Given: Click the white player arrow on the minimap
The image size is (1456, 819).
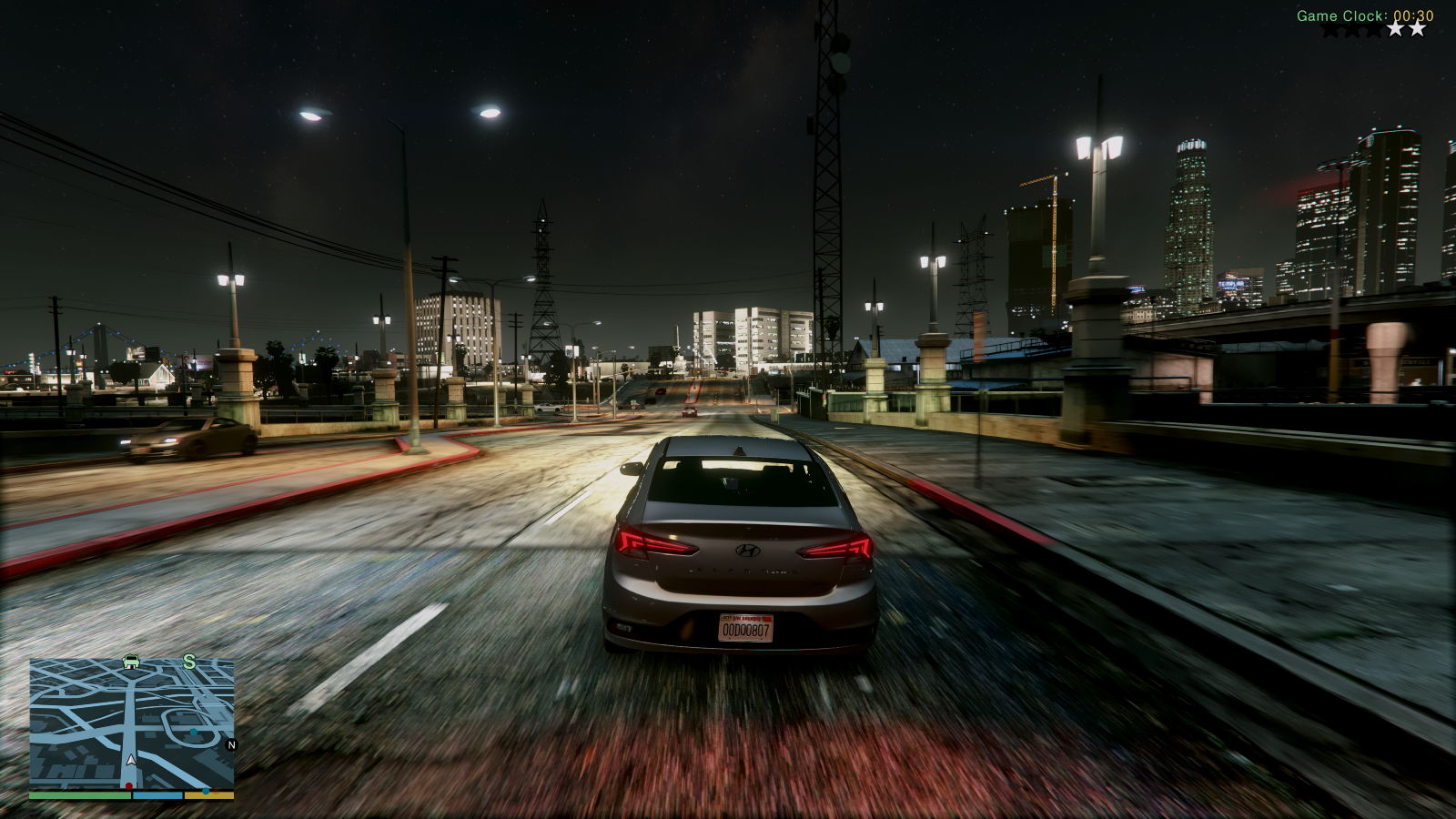Looking at the screenshot, I should click(x=131, y=761).
